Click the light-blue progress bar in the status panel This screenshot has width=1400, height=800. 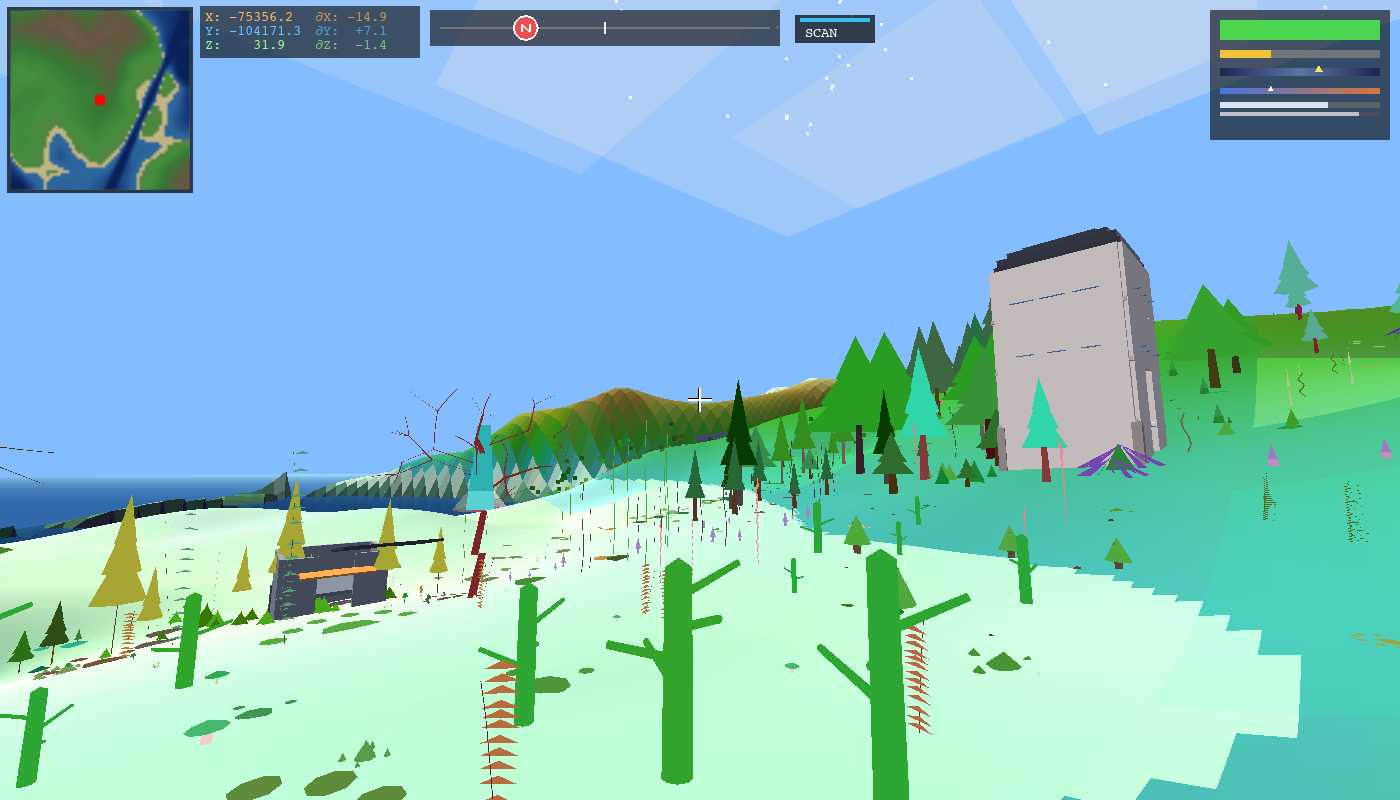[x=1274, y=104]
